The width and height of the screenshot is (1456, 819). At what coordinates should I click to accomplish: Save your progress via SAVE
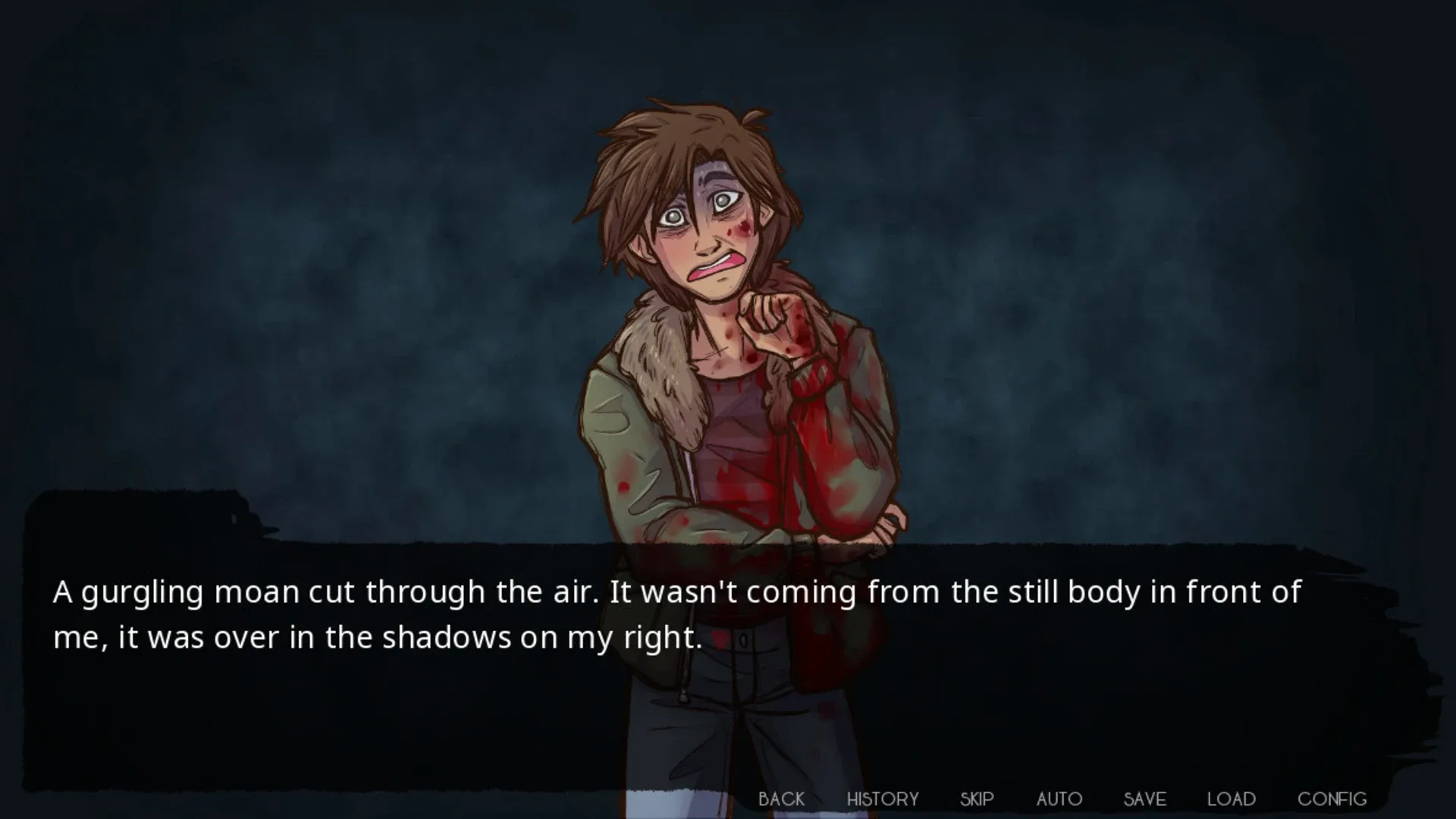(x=1144, y=799)
